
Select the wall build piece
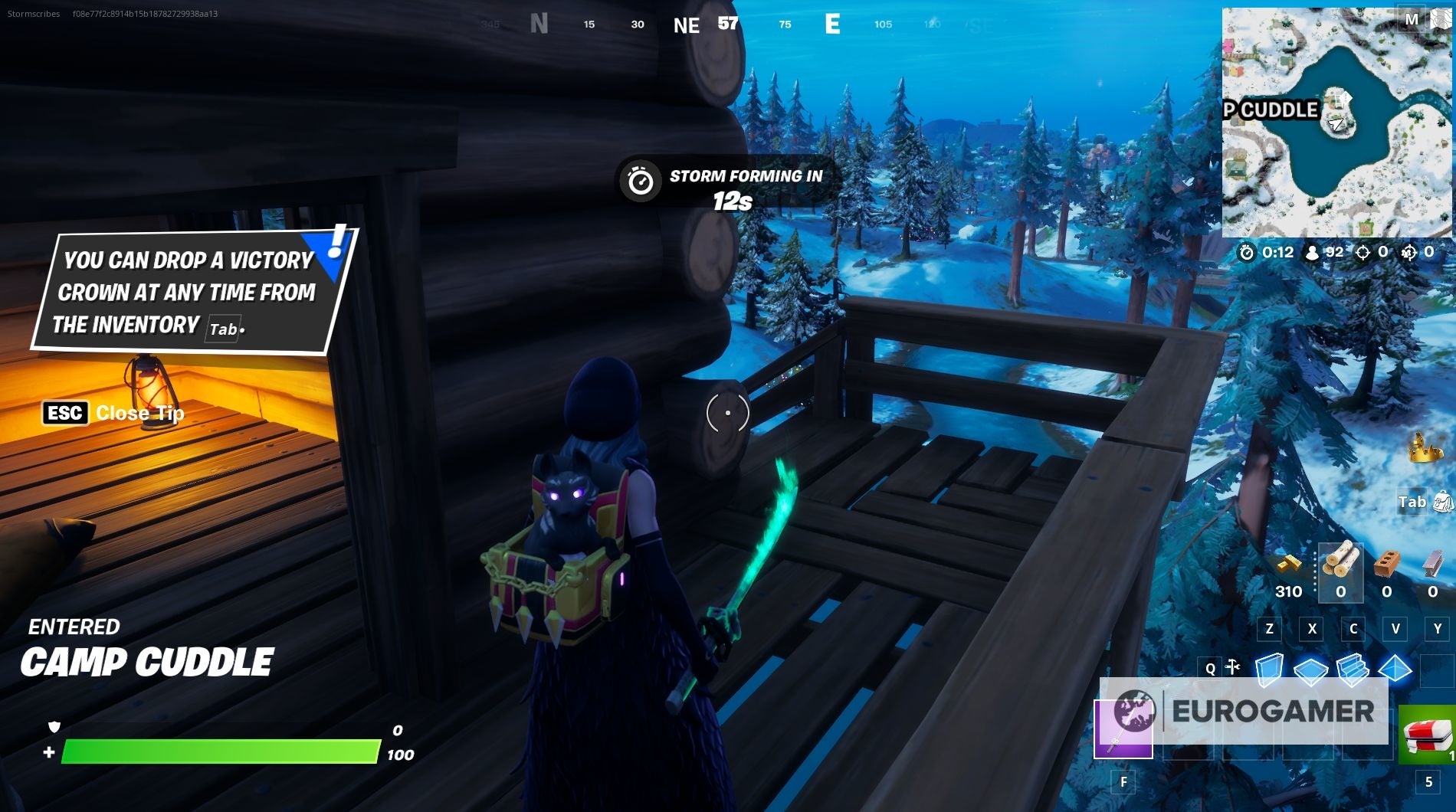[1271, 670]
